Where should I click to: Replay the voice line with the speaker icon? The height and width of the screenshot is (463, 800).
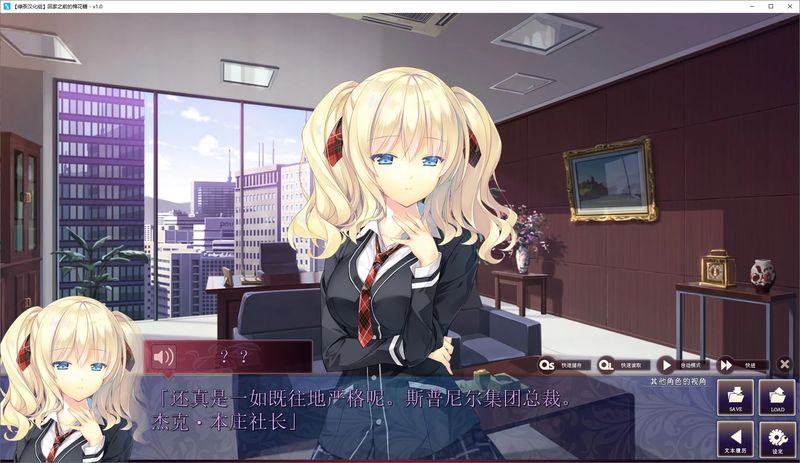[x=163, y=357]
